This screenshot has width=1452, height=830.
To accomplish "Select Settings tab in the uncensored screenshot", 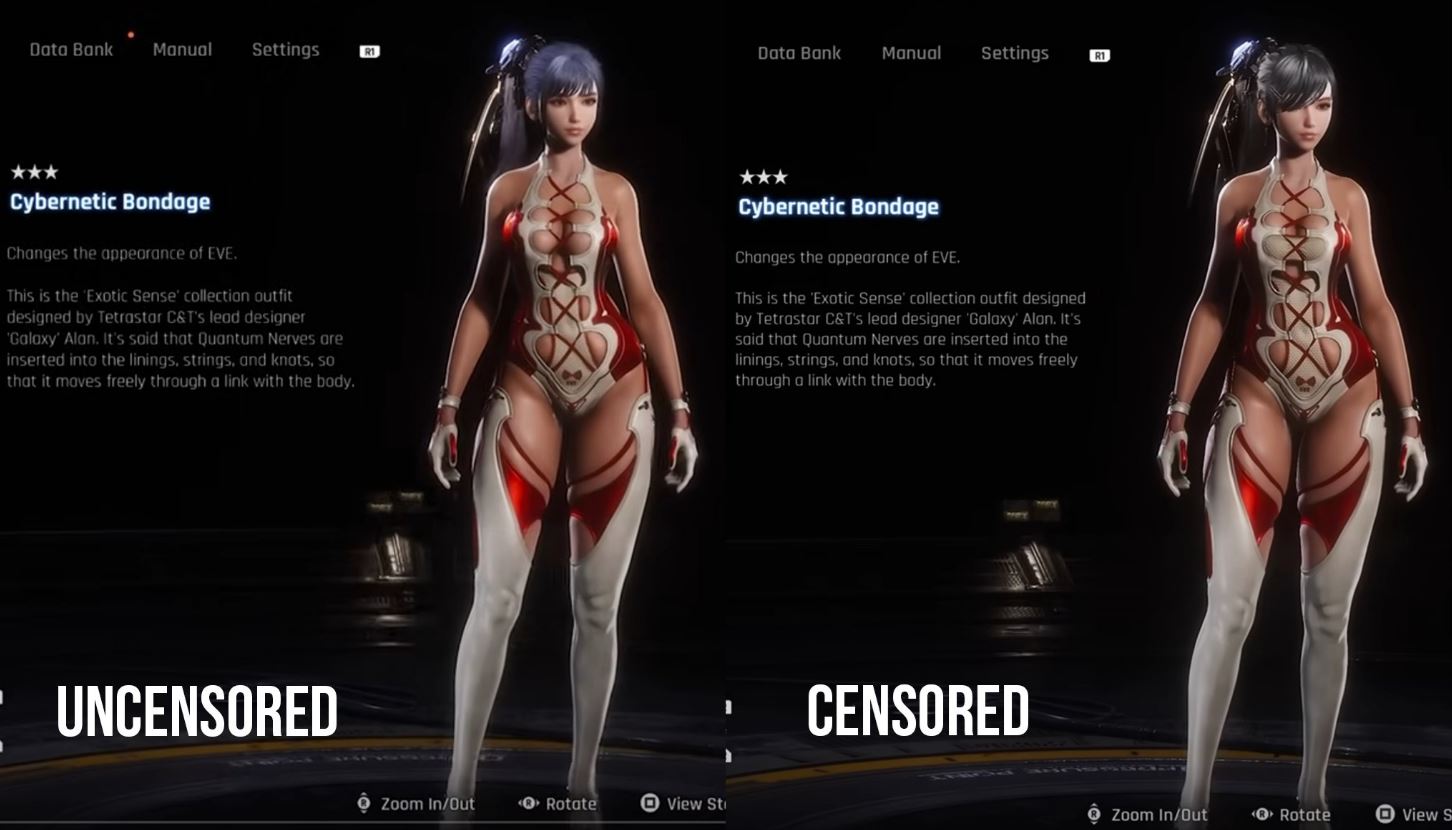I will [285, 49].
